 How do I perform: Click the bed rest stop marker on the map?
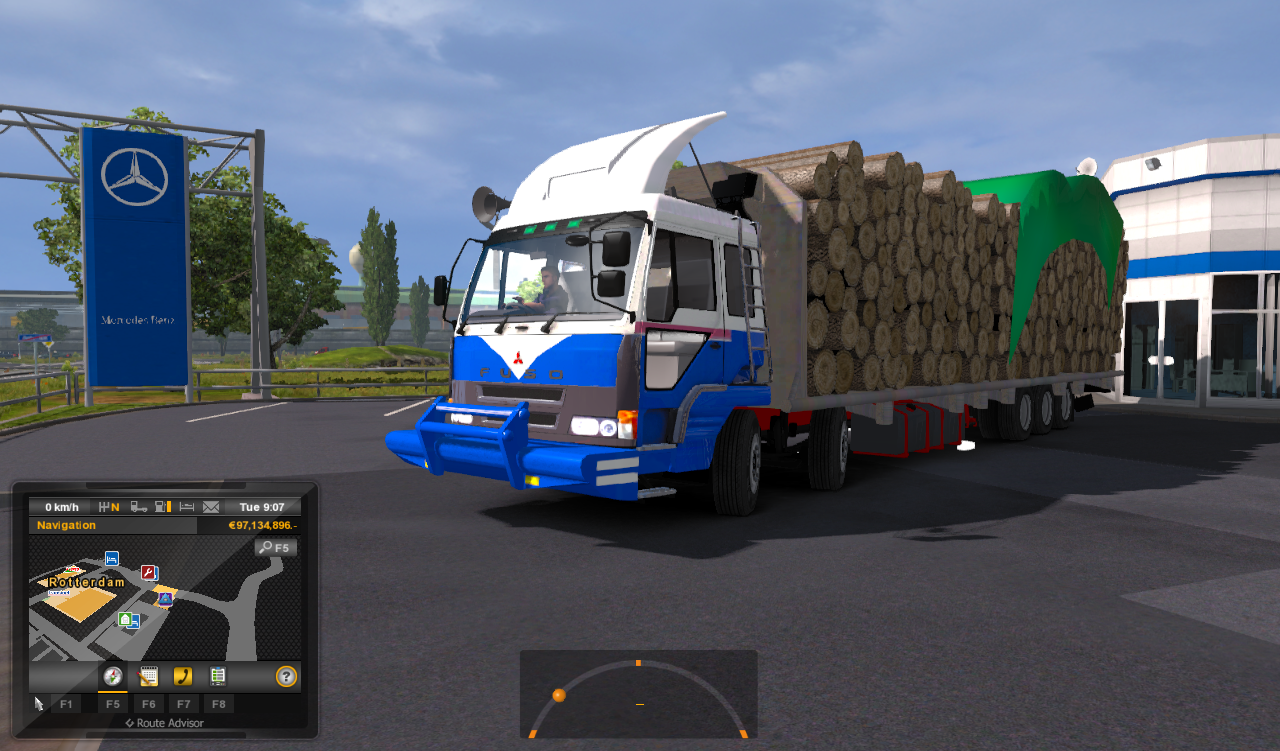point(111,559)
